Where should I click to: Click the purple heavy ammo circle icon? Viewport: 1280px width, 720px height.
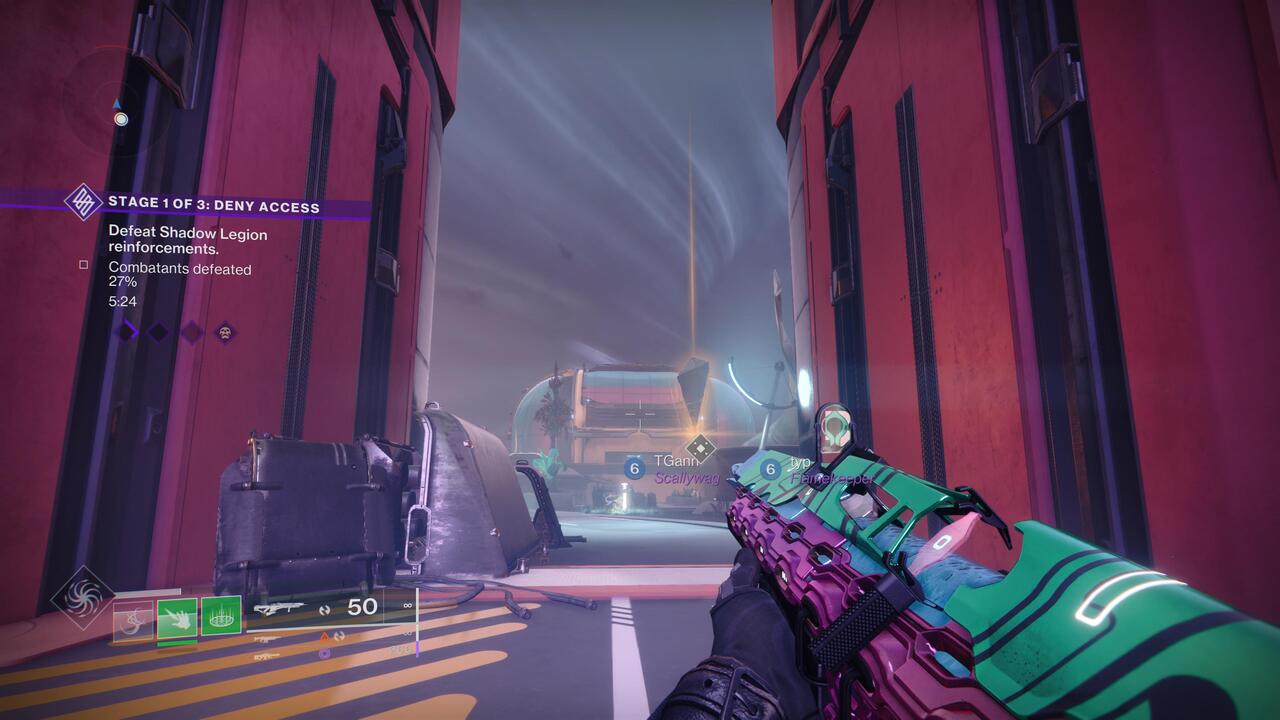click(x=325, y=654)
